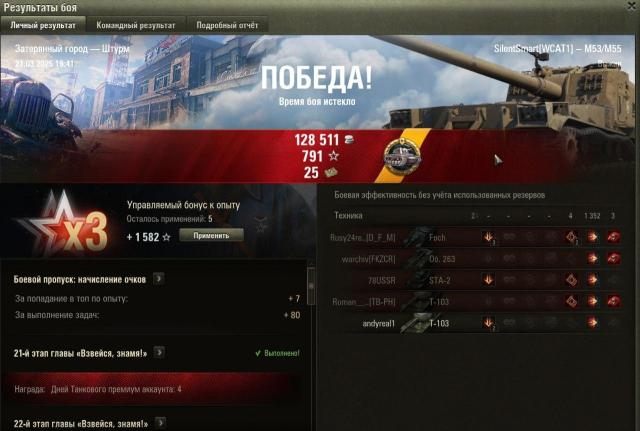Apply the x3 experience bonus with Применить

point(211,235)
